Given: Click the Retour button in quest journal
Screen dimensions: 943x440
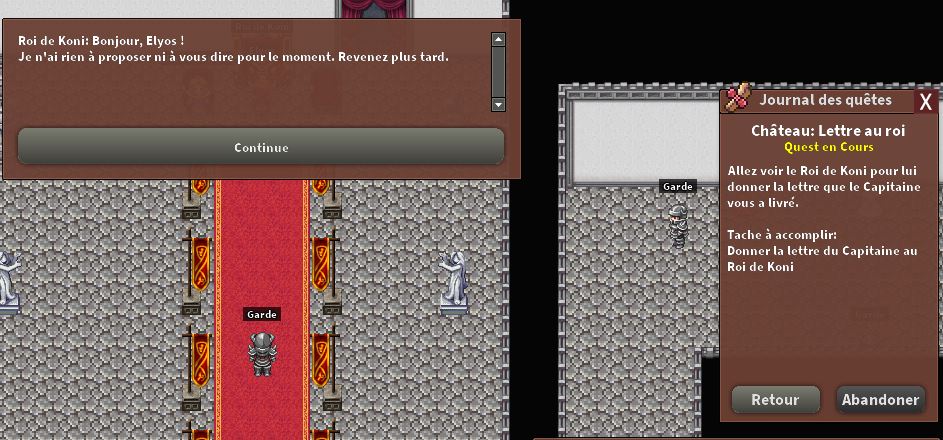Looking at the screenshot, I should click(x=775, y=399).
